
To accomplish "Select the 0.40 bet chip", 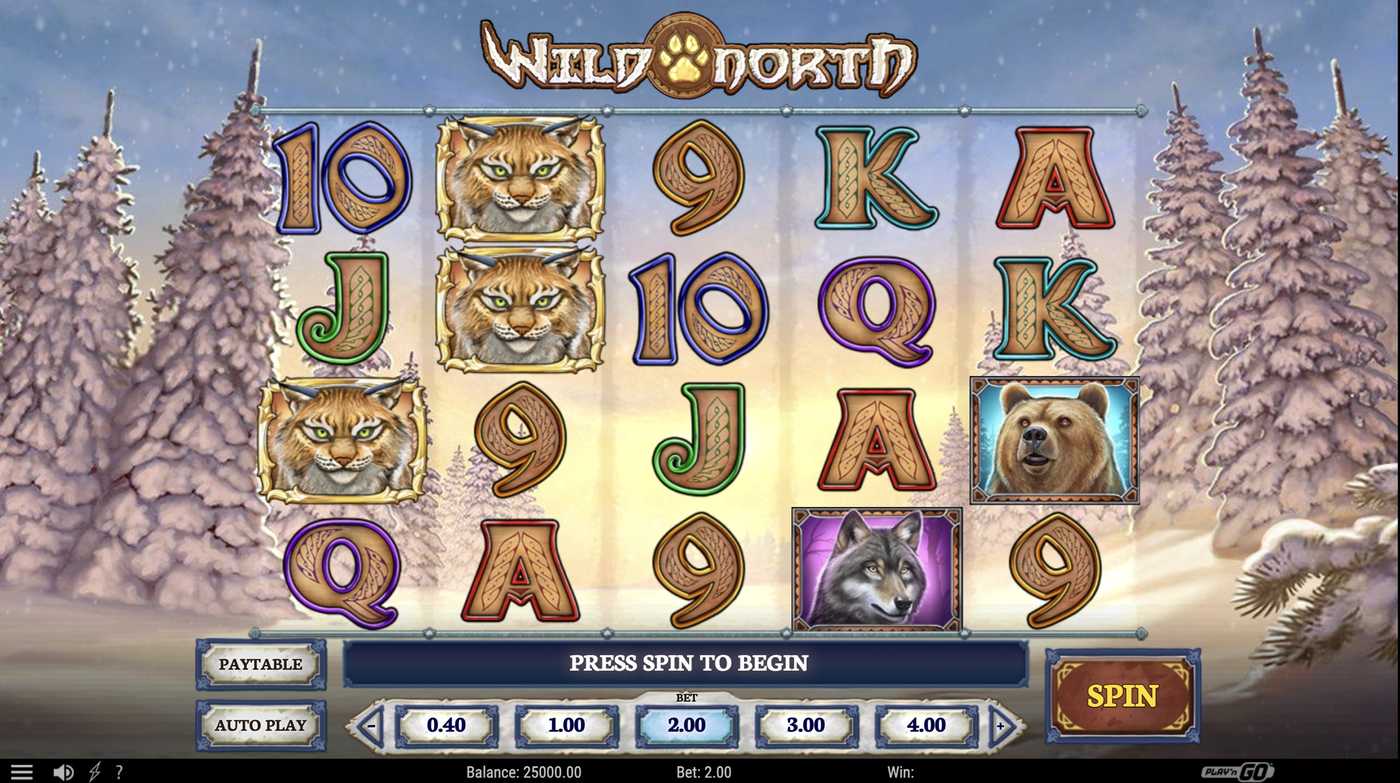I will (x=448, y=724).
